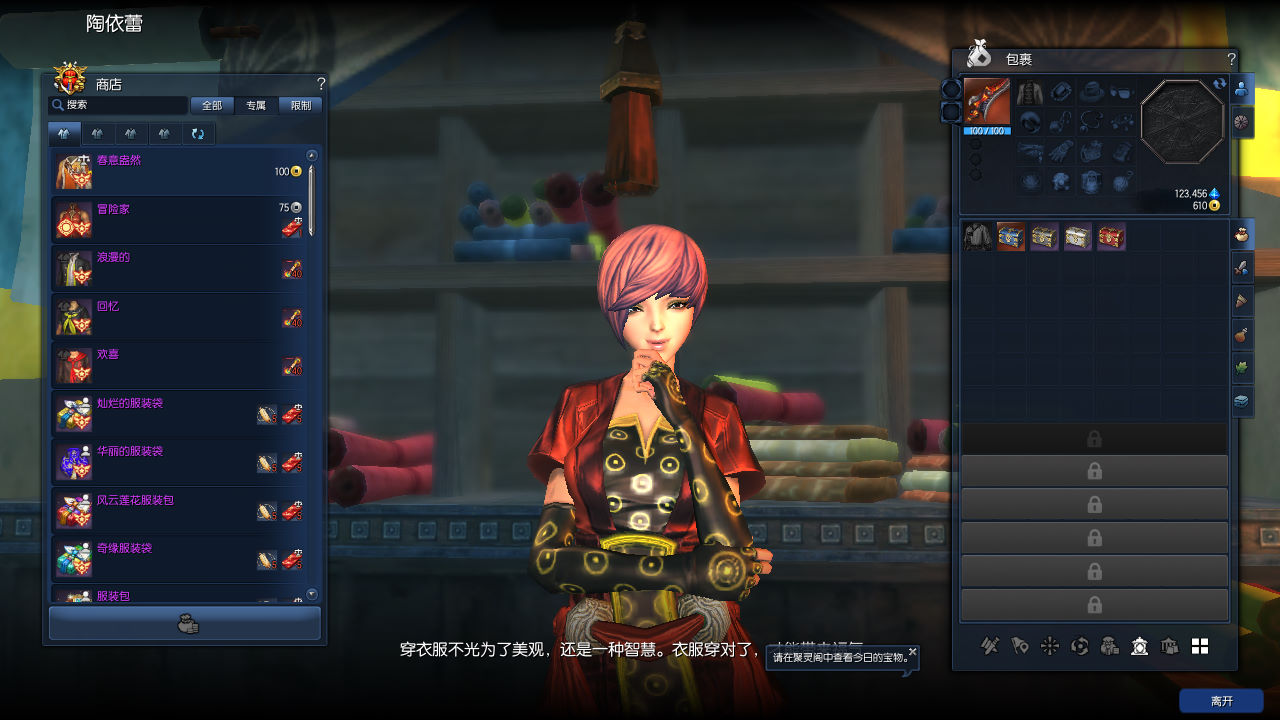Select the four-square grid icon in the bag toolbar

(x=1200, y=646)
